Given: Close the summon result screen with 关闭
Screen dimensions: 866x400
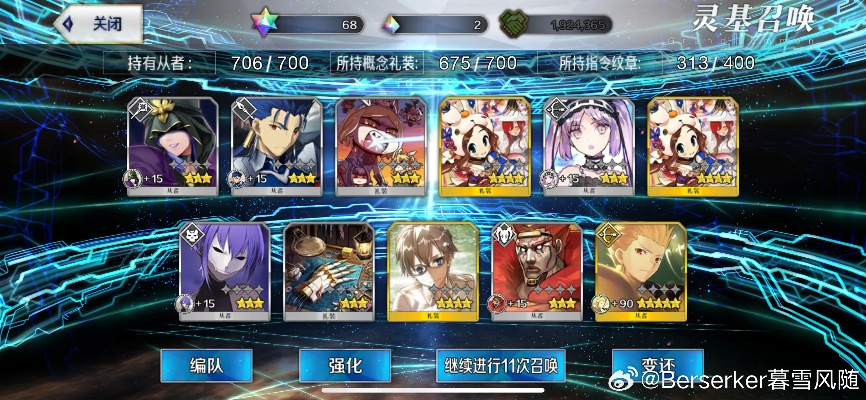Looking at the screenshot, I should pyautogui.click(x=98, y=24).
